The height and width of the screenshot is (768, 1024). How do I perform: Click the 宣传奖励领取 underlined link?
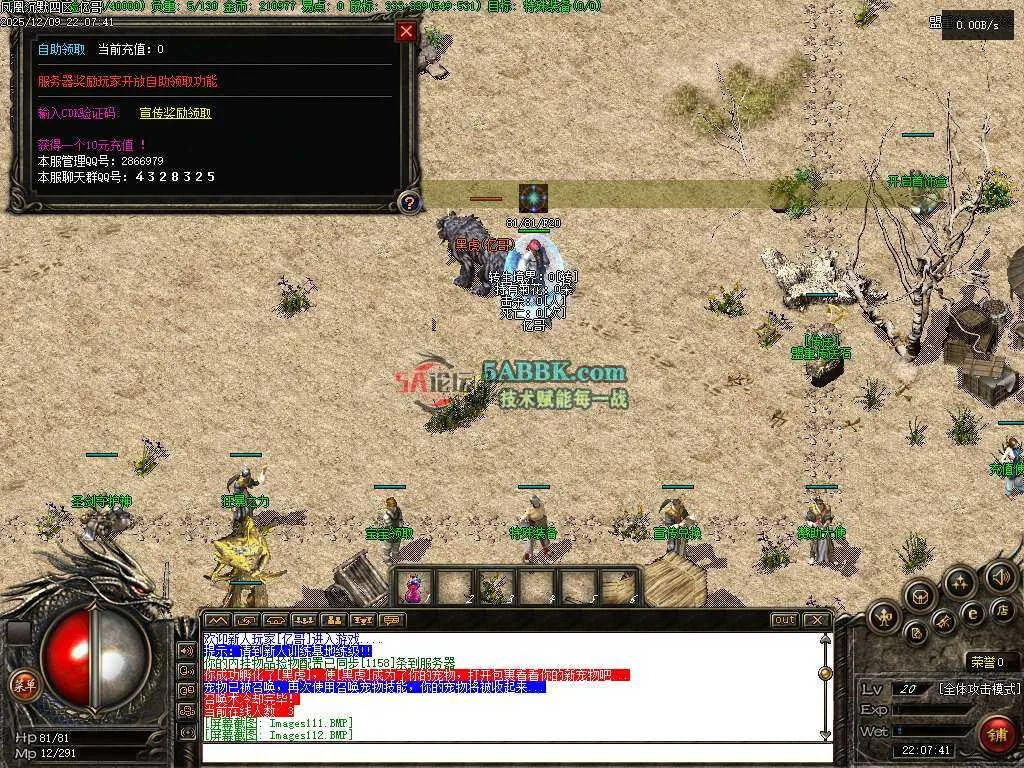(x=175, y=113)
